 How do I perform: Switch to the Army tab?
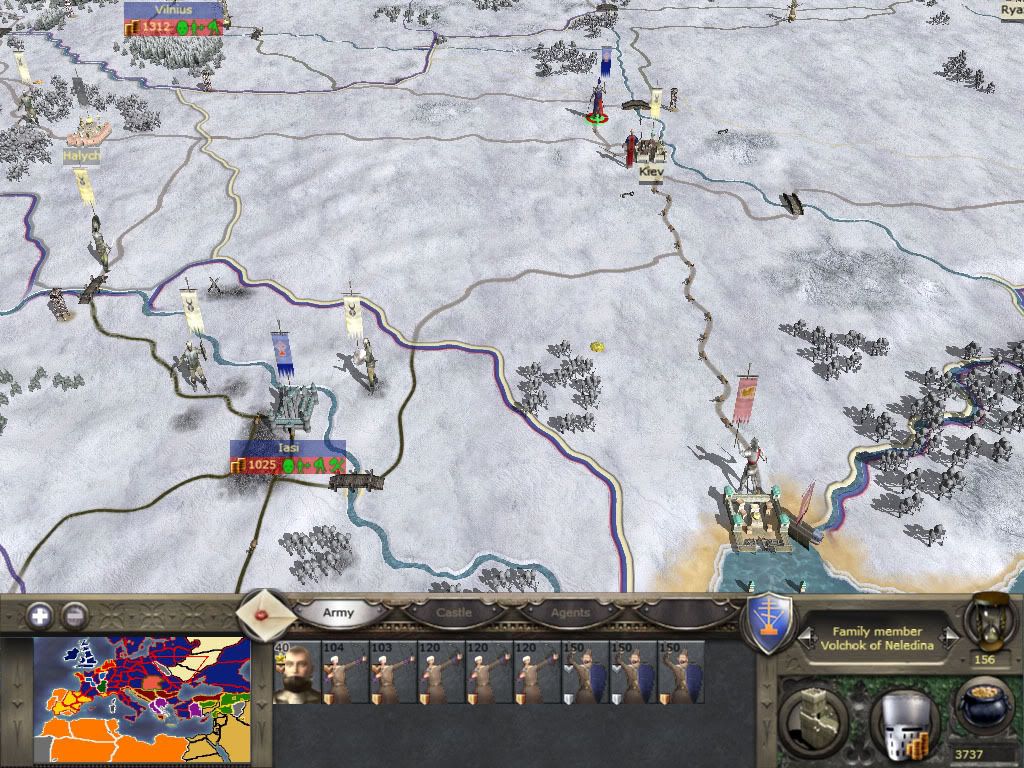click(338, 612)
